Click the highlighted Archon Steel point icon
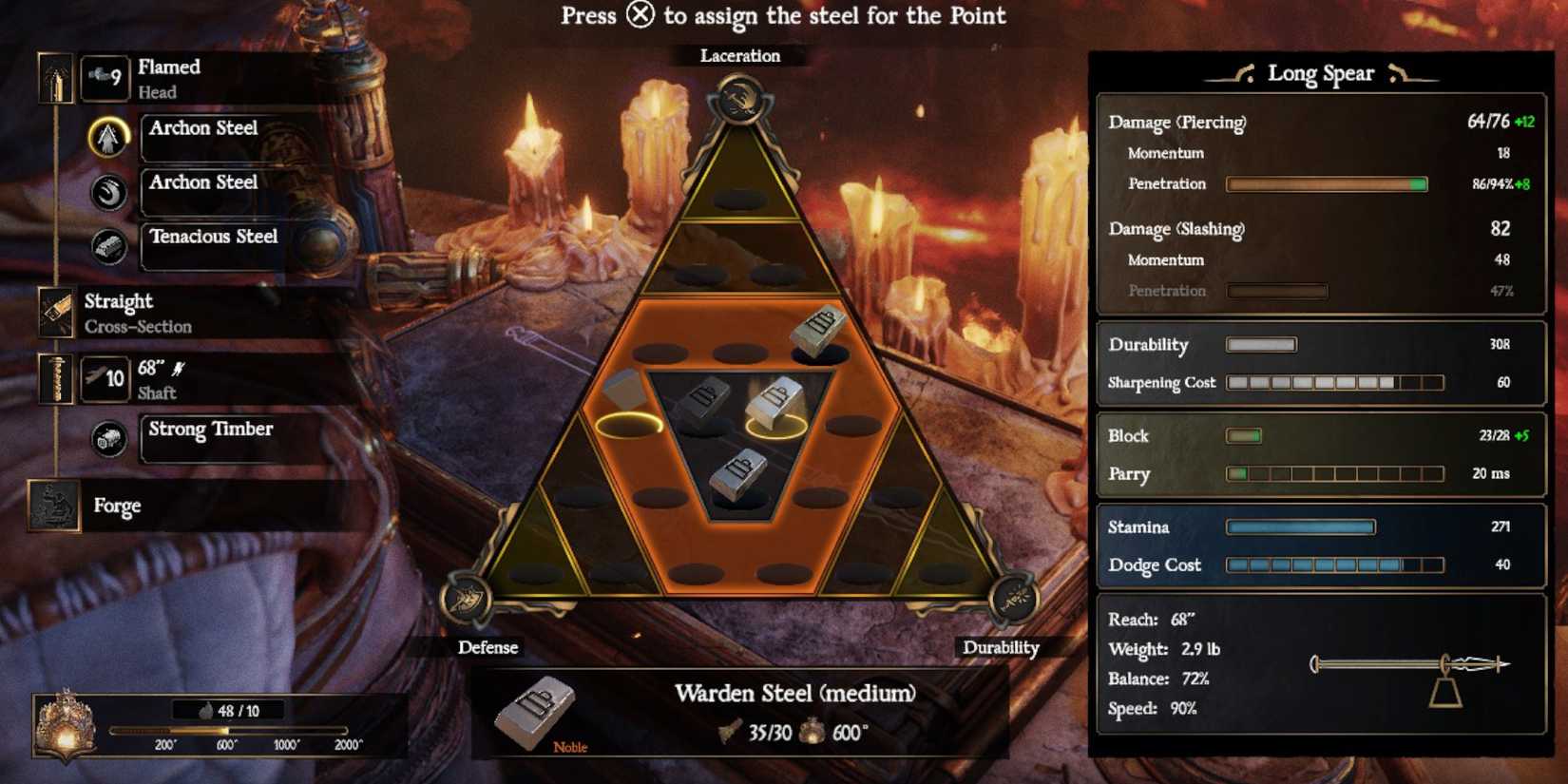 tap(106, 136)
